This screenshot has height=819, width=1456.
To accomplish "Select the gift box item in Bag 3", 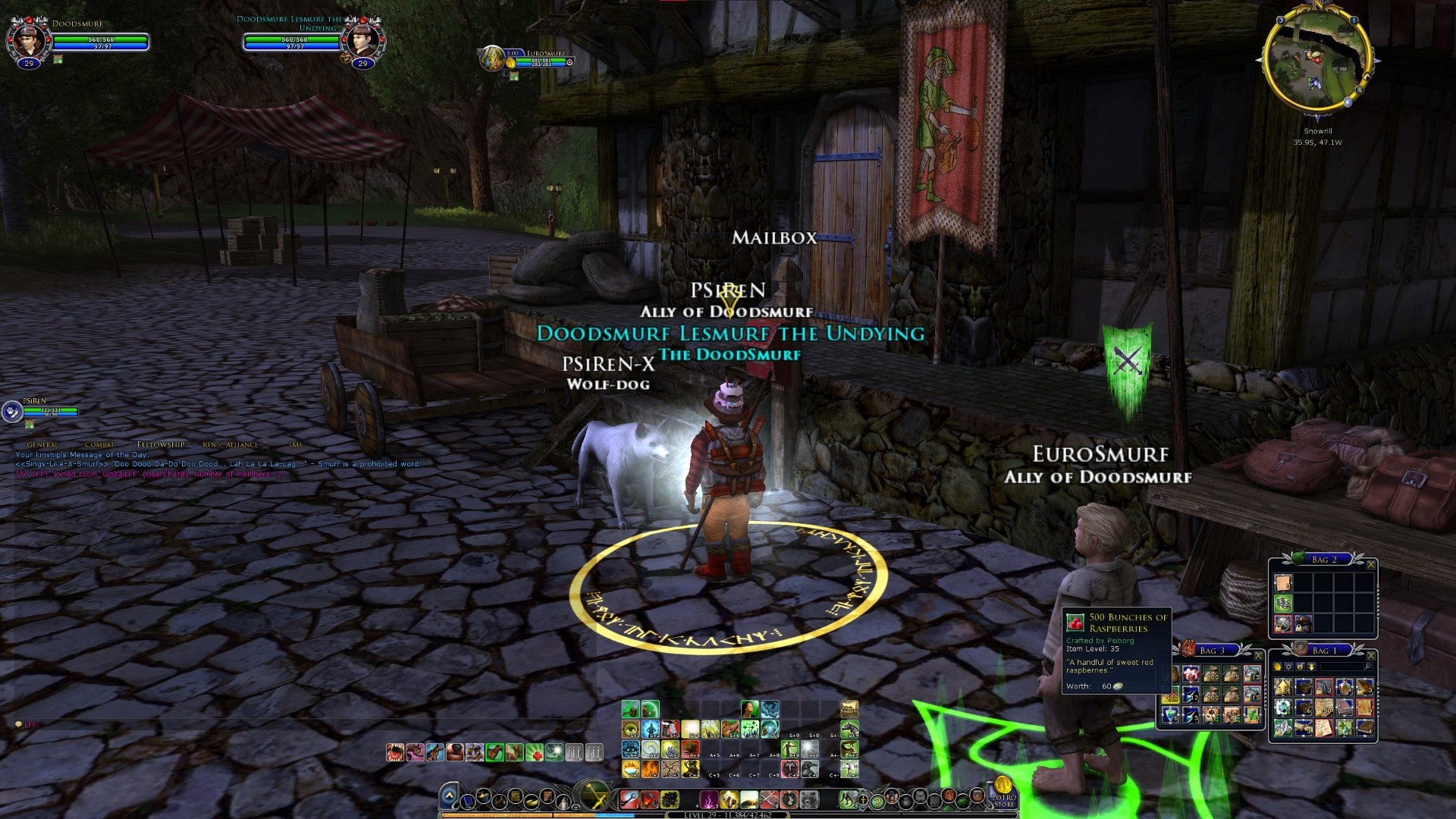I will pos(1191,674).
